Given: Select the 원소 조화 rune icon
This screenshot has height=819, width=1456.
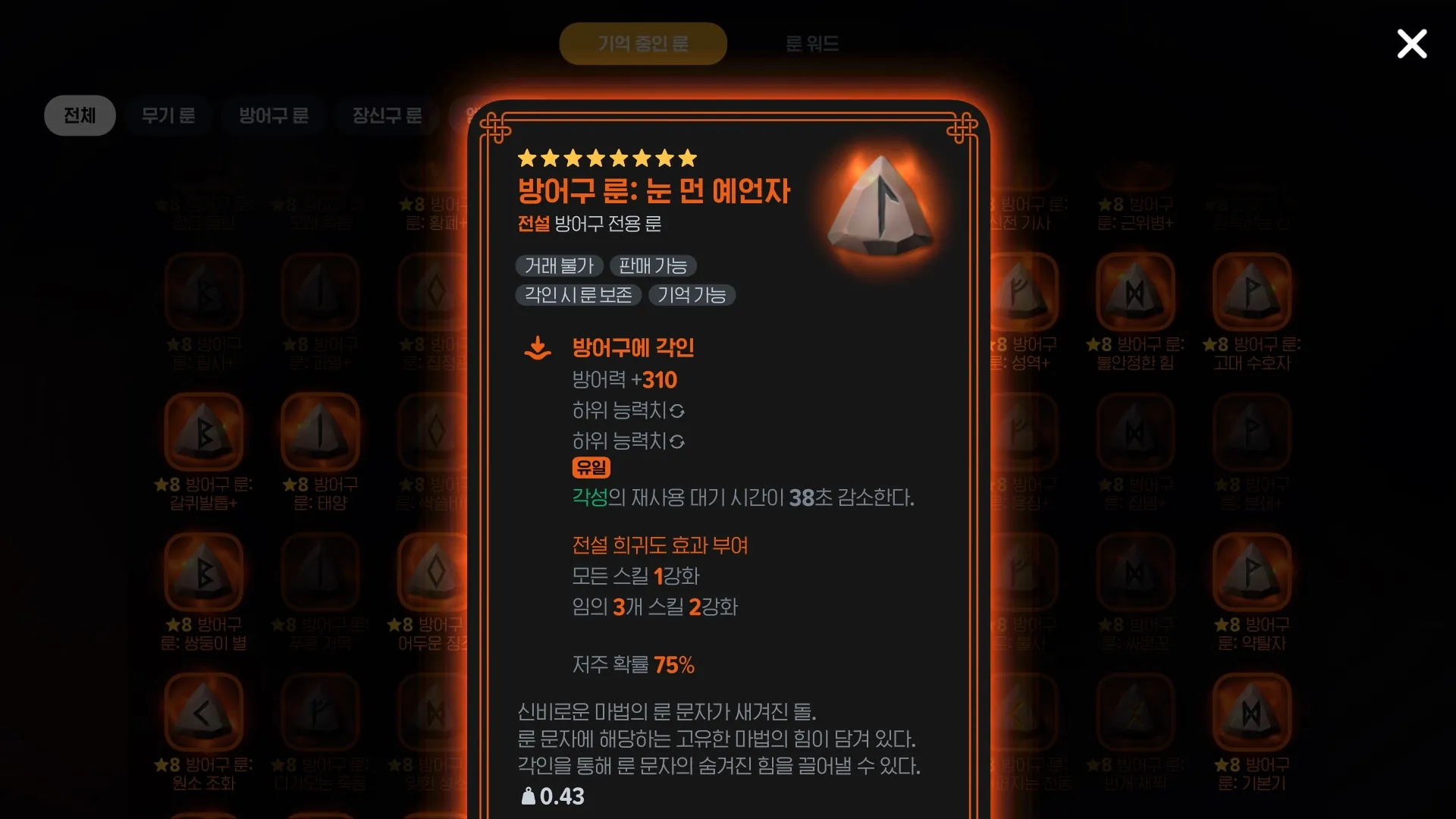Looking at the screenshot, I should click(x=203, y=711).
